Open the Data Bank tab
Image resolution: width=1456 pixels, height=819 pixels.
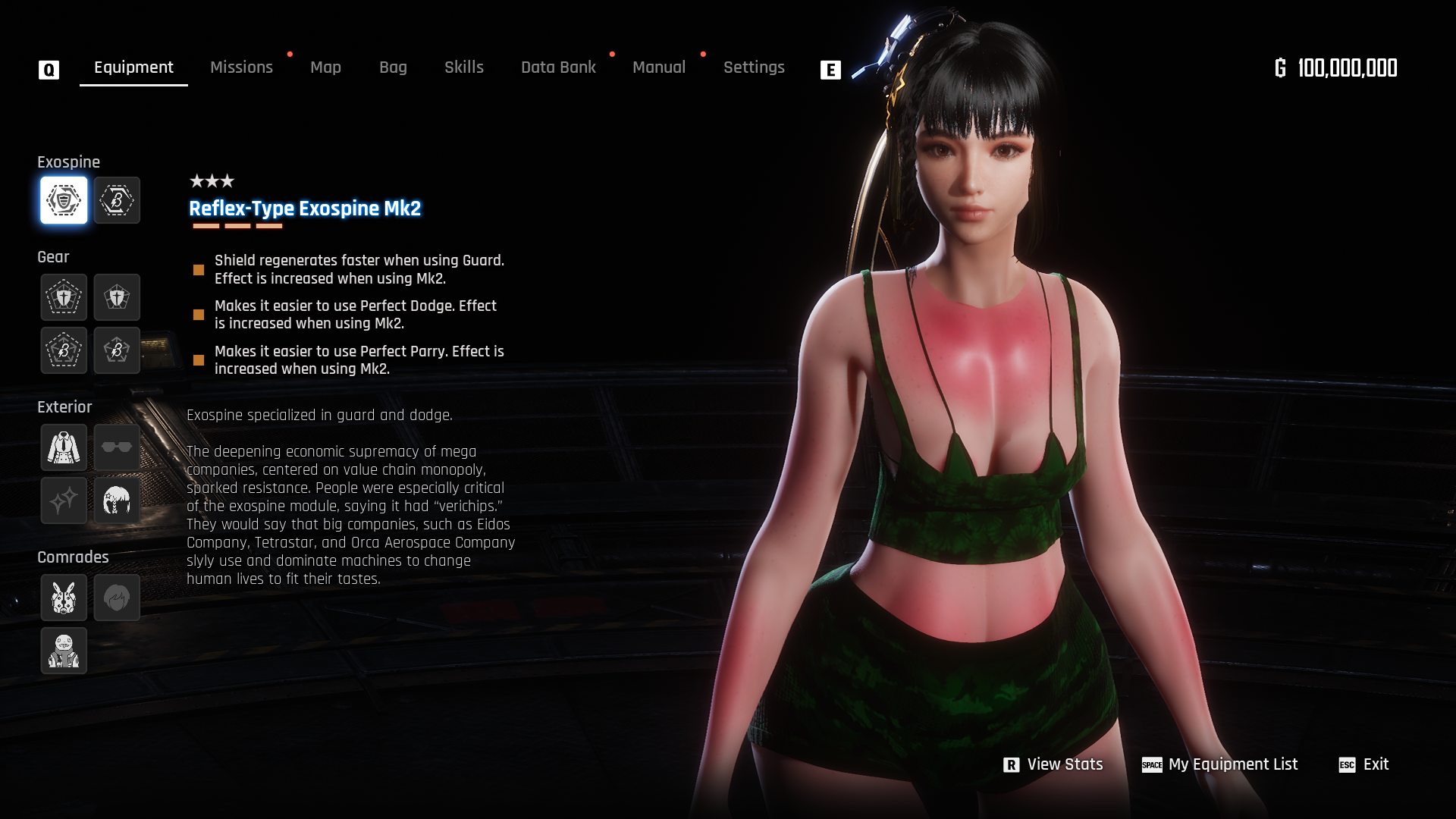click(x=558, y=67)
